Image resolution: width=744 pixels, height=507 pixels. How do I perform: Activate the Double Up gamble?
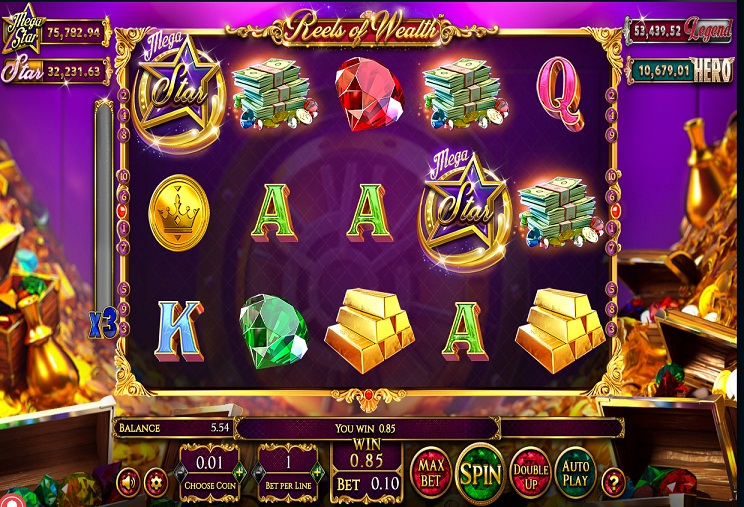tap(530, 472)
